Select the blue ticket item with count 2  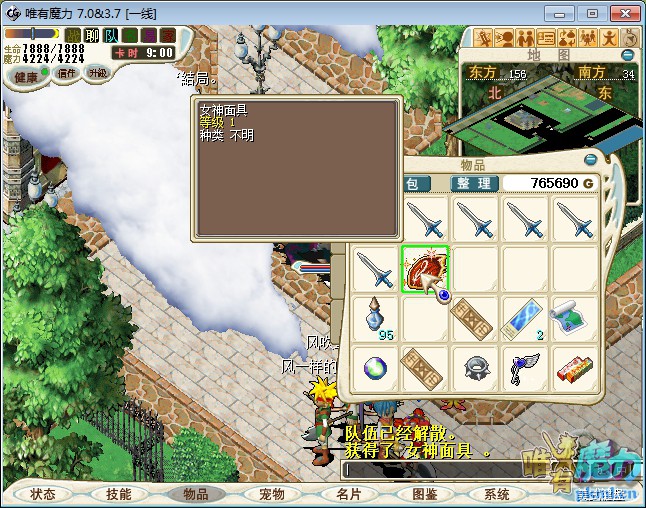(525, 318)
